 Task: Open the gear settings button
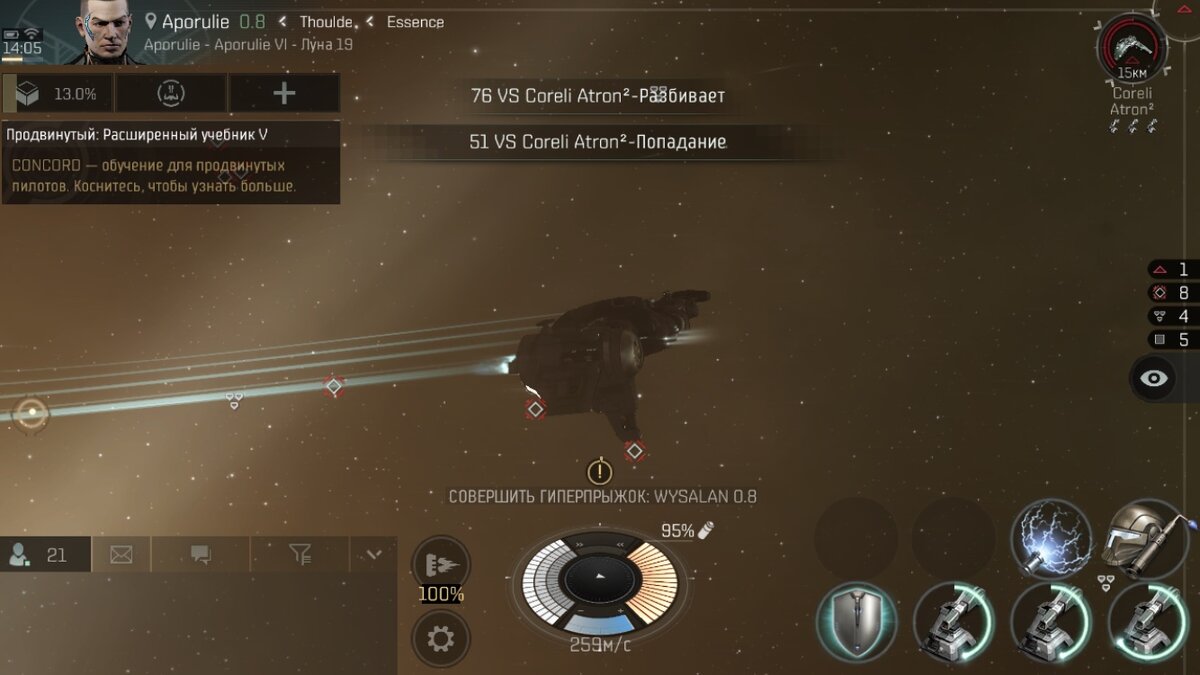coord(441,638)
